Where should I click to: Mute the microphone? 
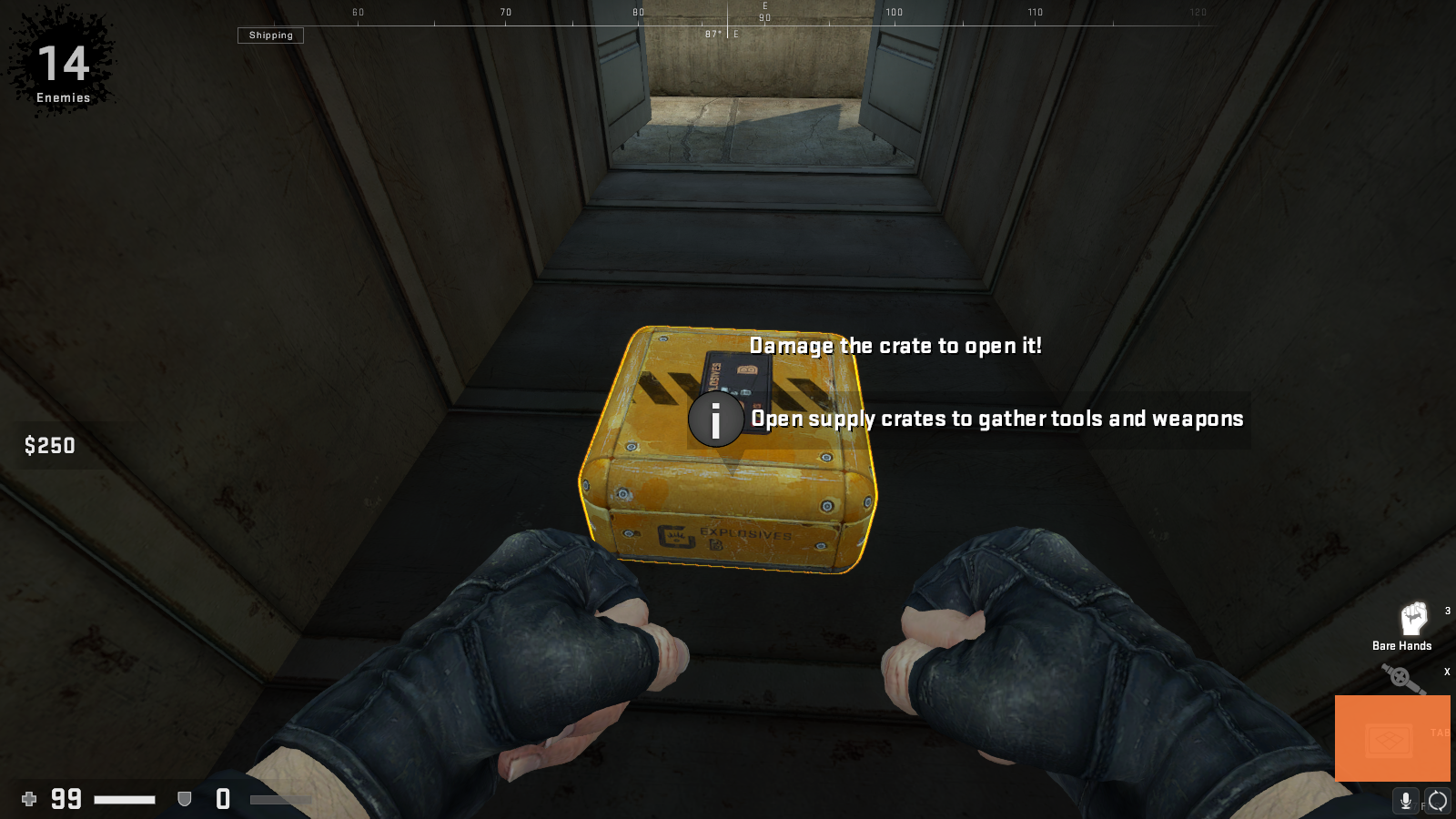click(x=1406, y=802)
